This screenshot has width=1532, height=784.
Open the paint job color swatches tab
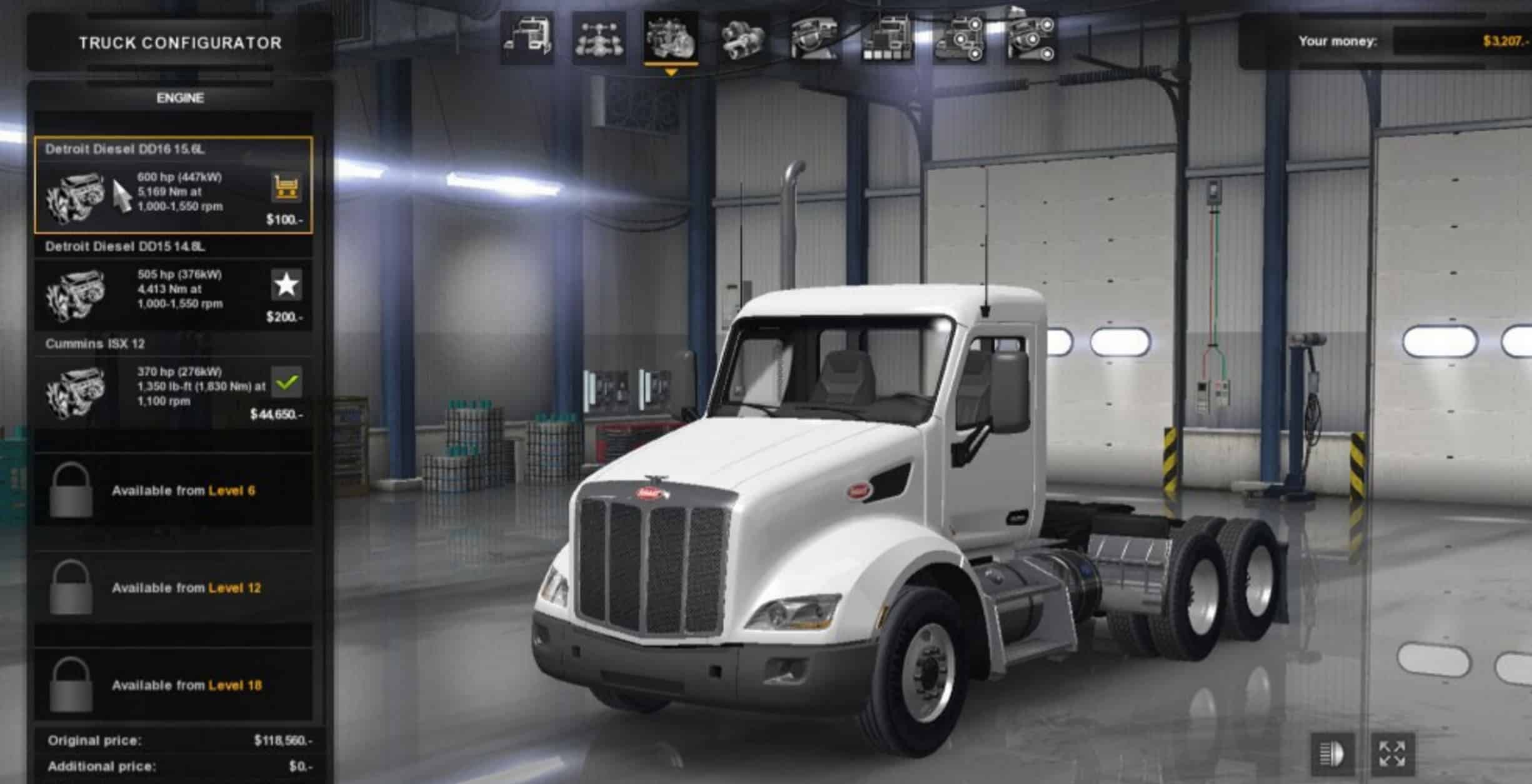[x=887, y=39]
